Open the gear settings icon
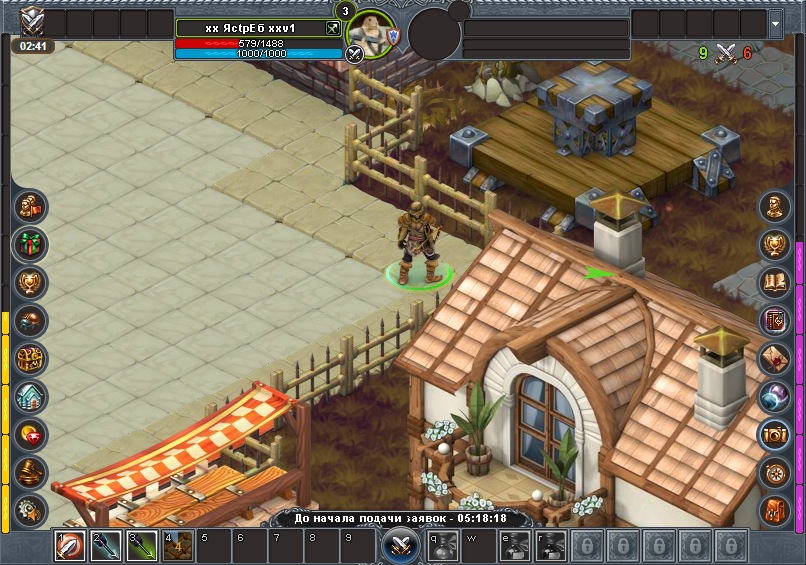This screenshot has height=565, width=806. (x=30, y=509)
